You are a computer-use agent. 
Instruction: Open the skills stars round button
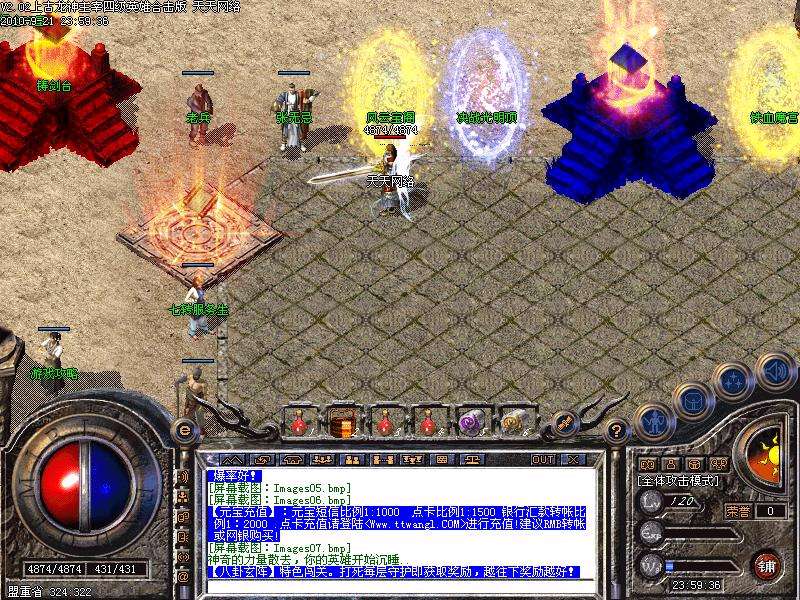(x=733, y=380)
